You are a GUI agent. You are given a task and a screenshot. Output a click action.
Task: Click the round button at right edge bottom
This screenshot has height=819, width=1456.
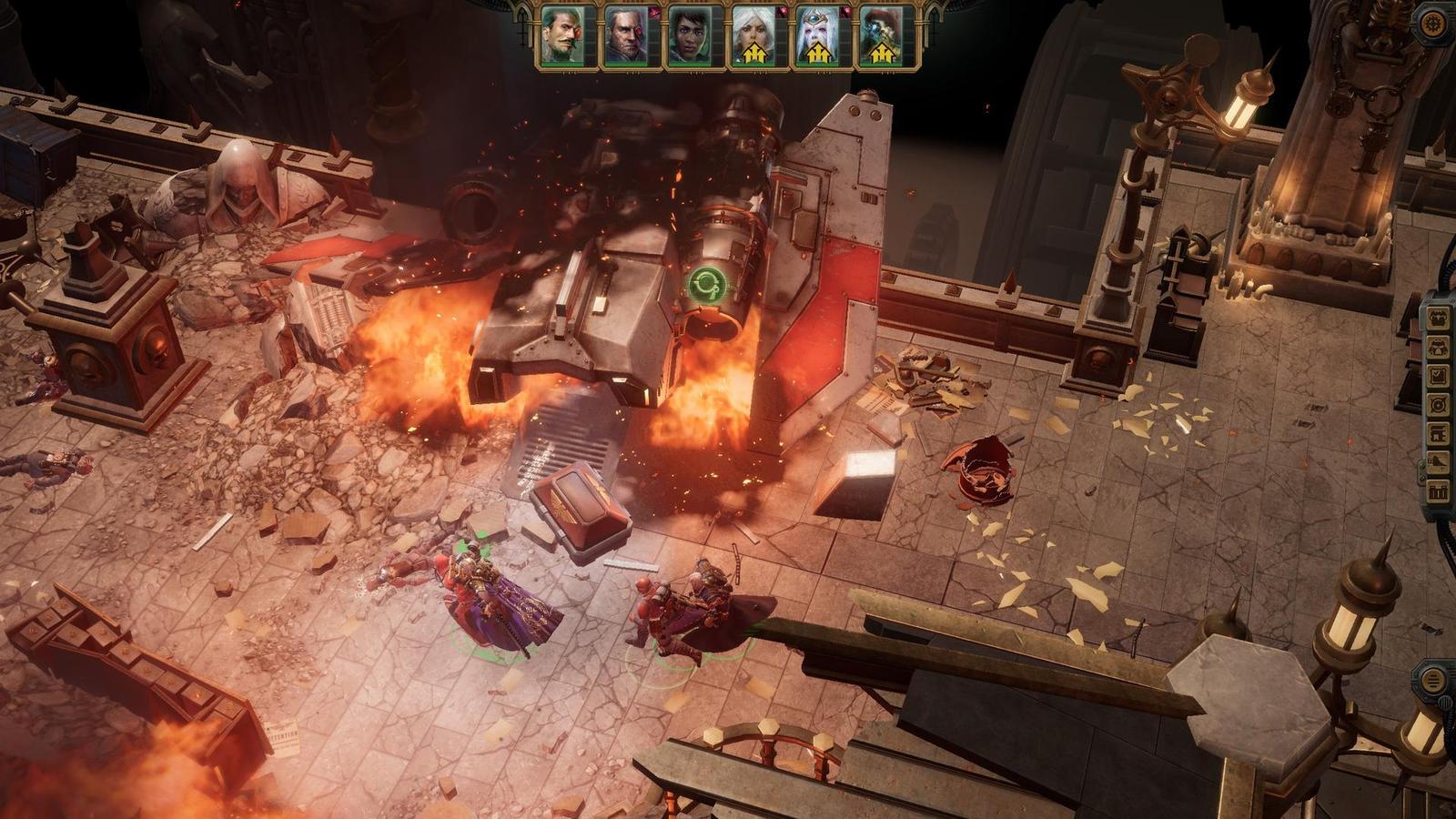(1432, 680)
